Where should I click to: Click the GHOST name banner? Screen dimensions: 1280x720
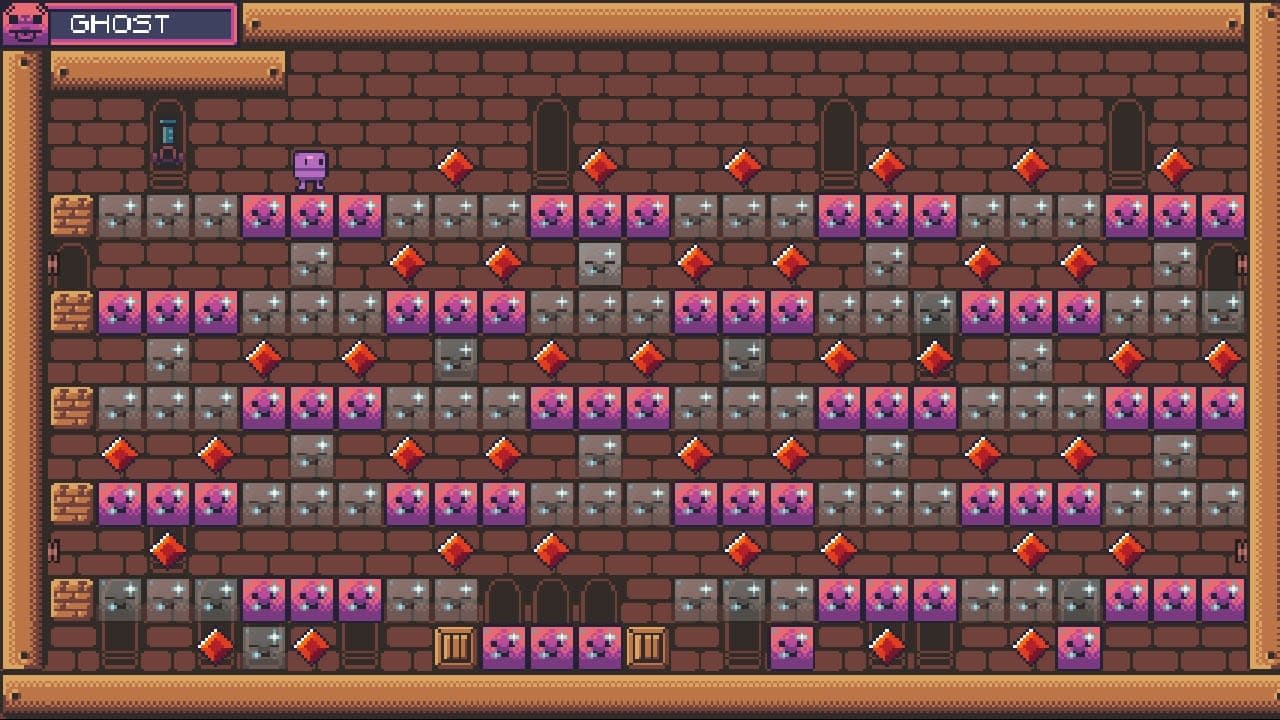(140, 24)
